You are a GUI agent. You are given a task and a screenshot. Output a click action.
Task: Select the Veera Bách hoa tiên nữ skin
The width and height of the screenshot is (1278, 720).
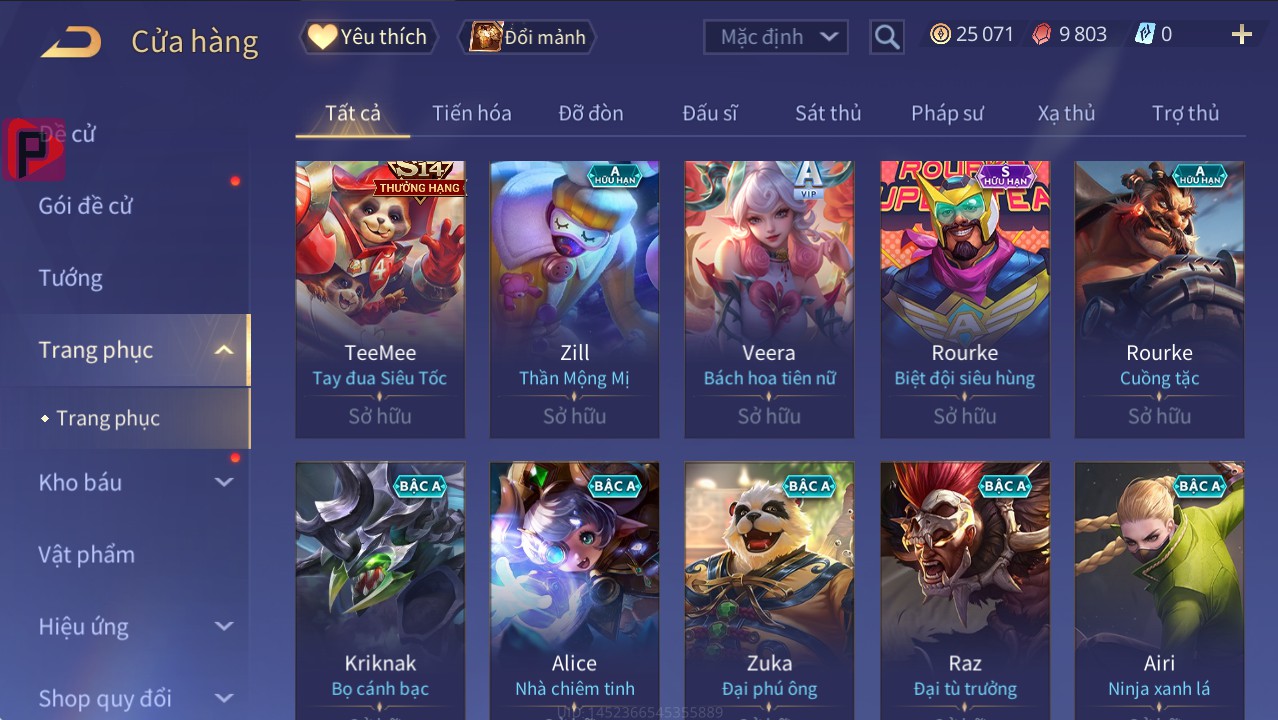tap(769, 298)
